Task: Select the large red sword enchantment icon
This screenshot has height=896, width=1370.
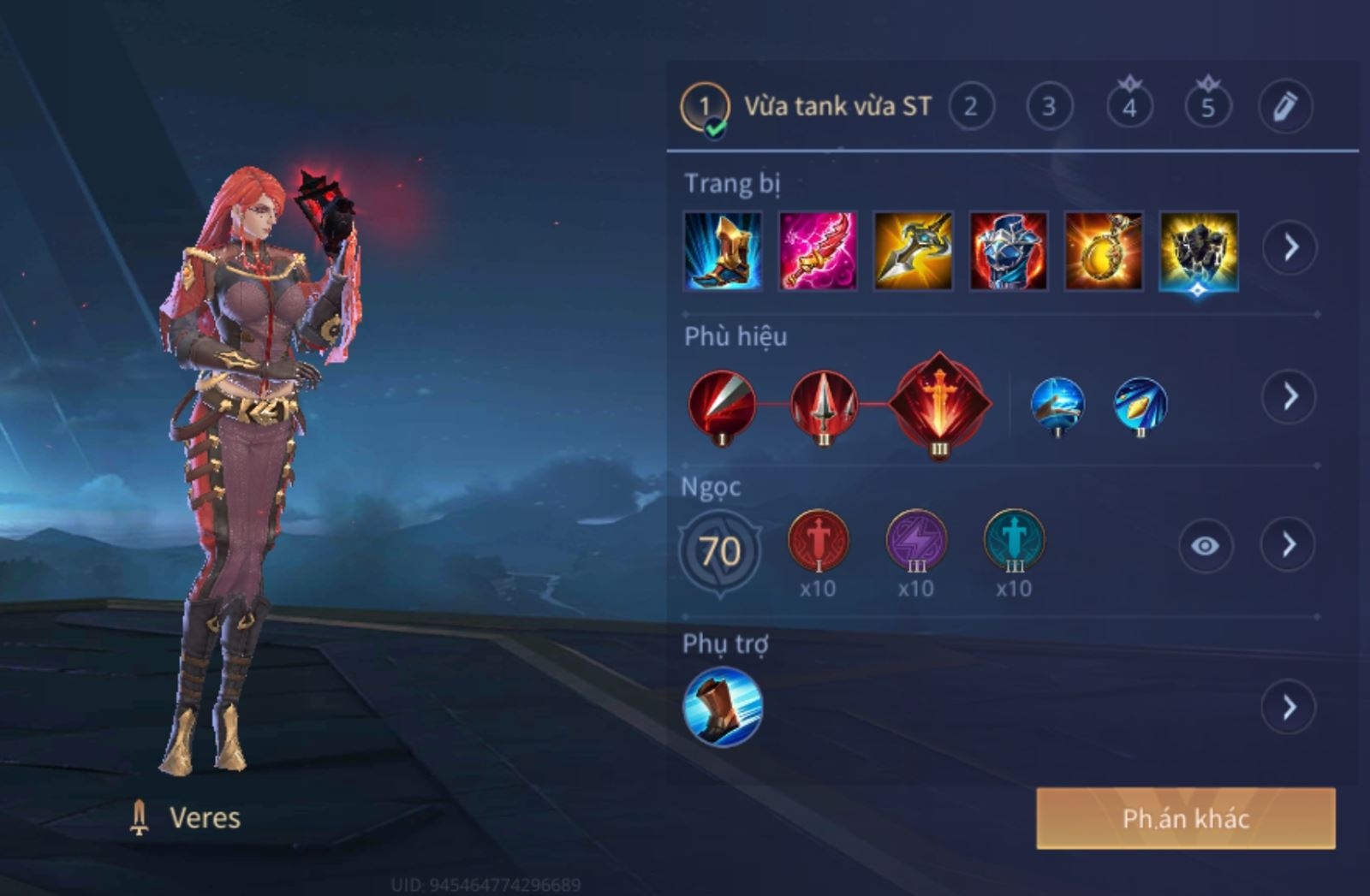Action: coord(939,402)
